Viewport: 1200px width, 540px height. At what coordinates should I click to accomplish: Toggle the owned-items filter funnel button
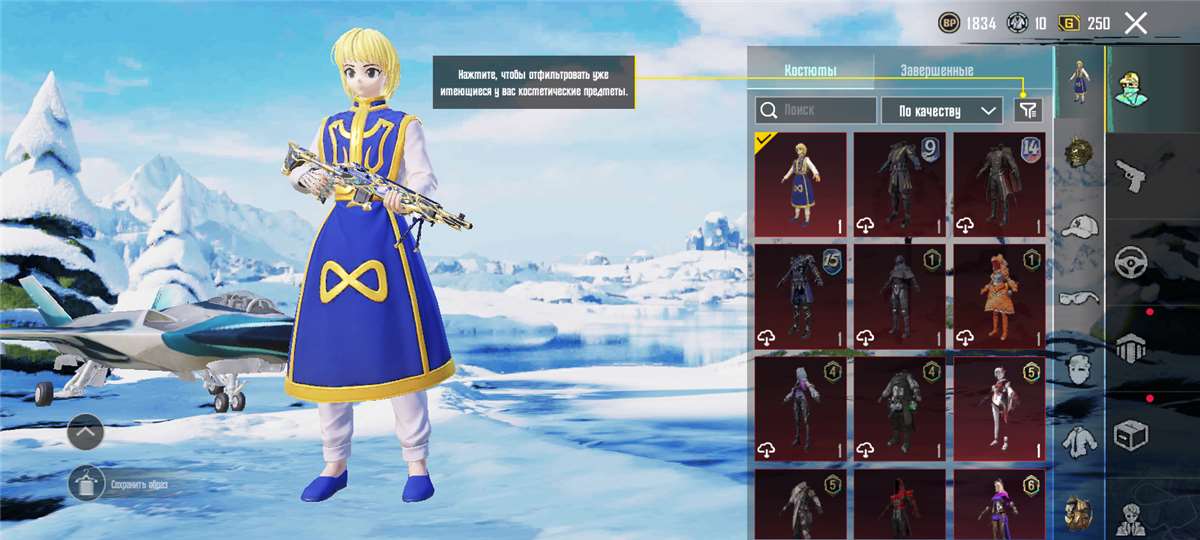1028,110
